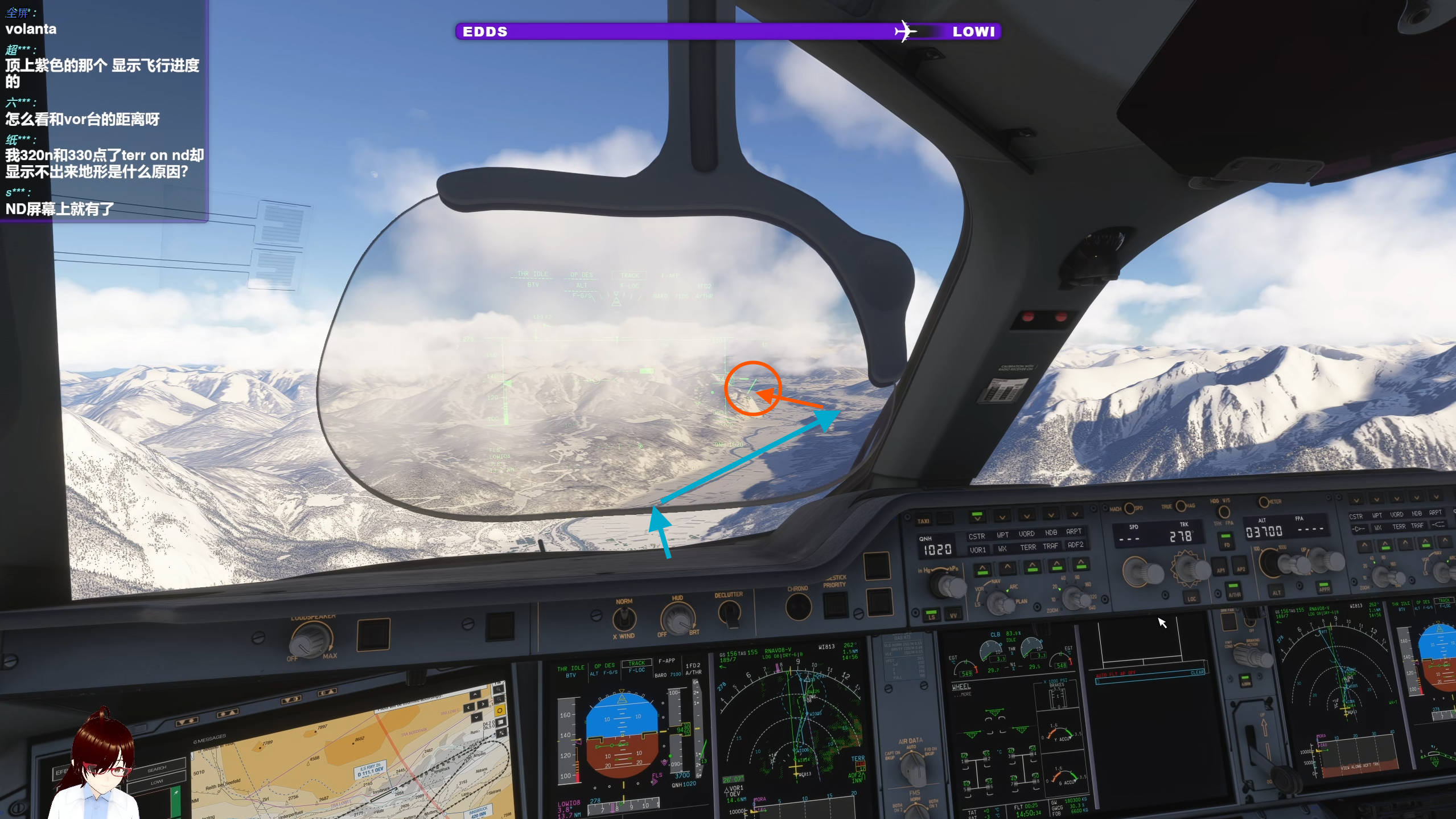Flip the HUD DECLUTTER switch

click(729, 612)
